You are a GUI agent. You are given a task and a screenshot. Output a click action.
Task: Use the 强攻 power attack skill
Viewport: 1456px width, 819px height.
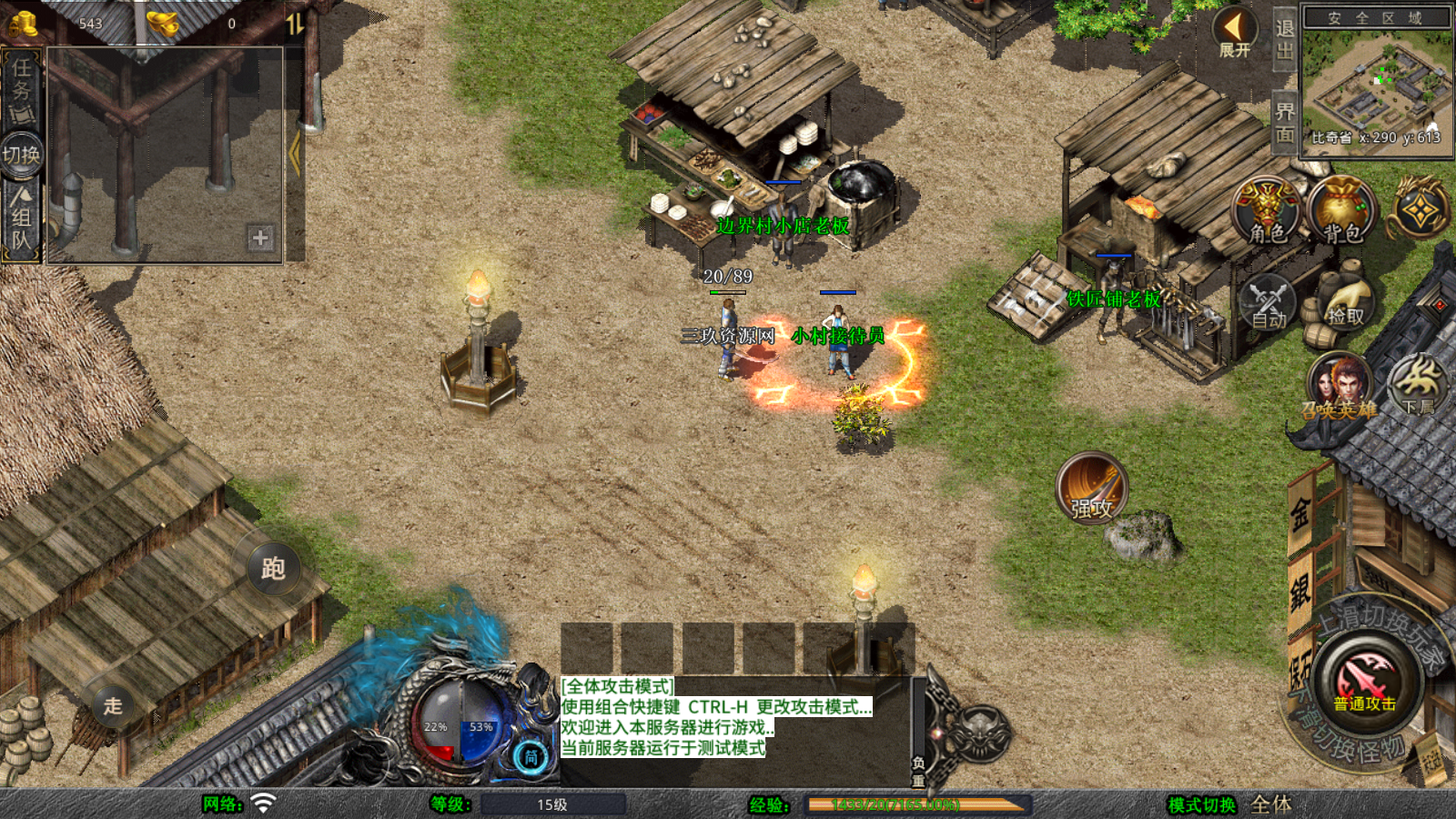tap(1092, 489)
